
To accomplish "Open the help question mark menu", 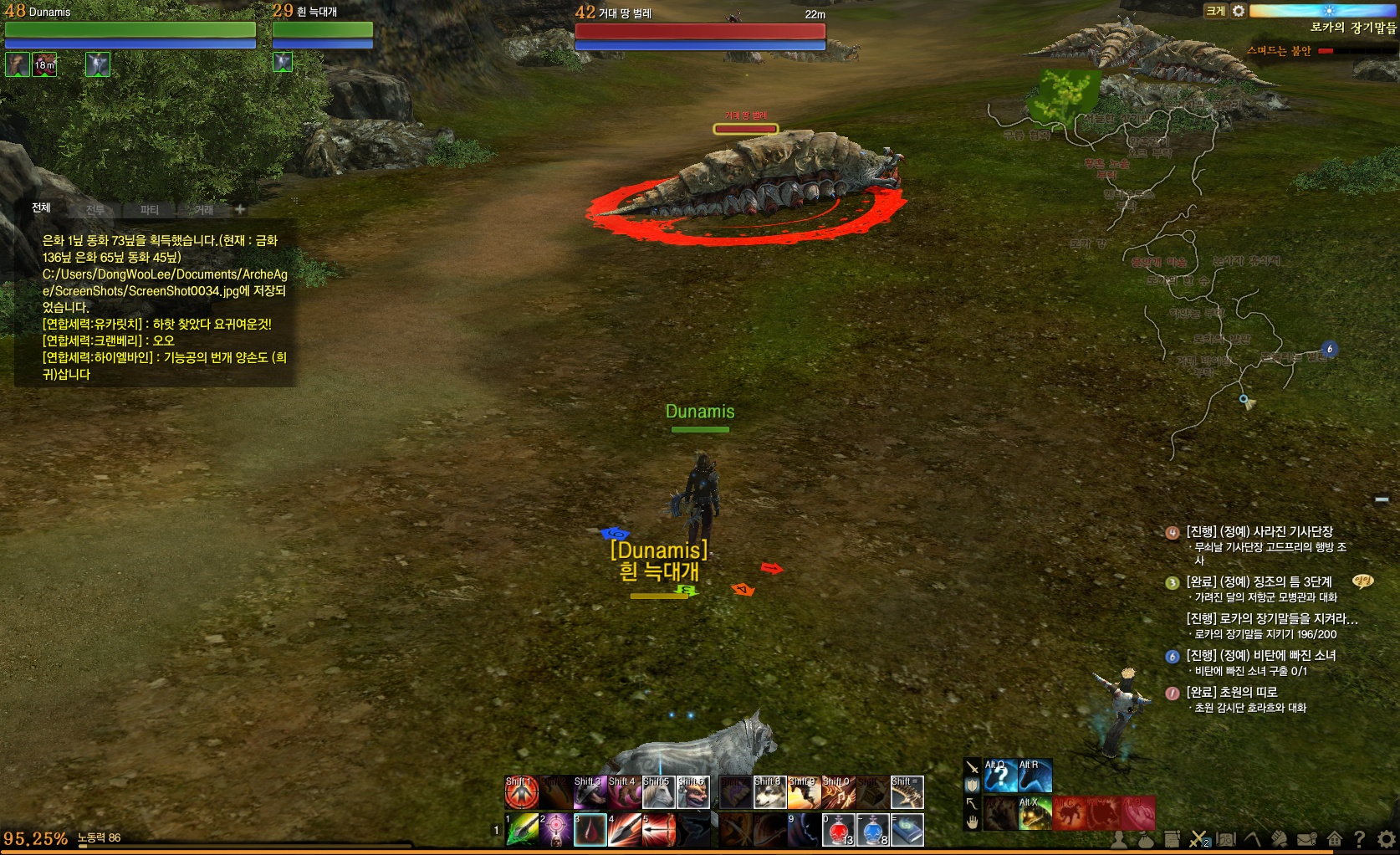I will (x=1360, y=838).
